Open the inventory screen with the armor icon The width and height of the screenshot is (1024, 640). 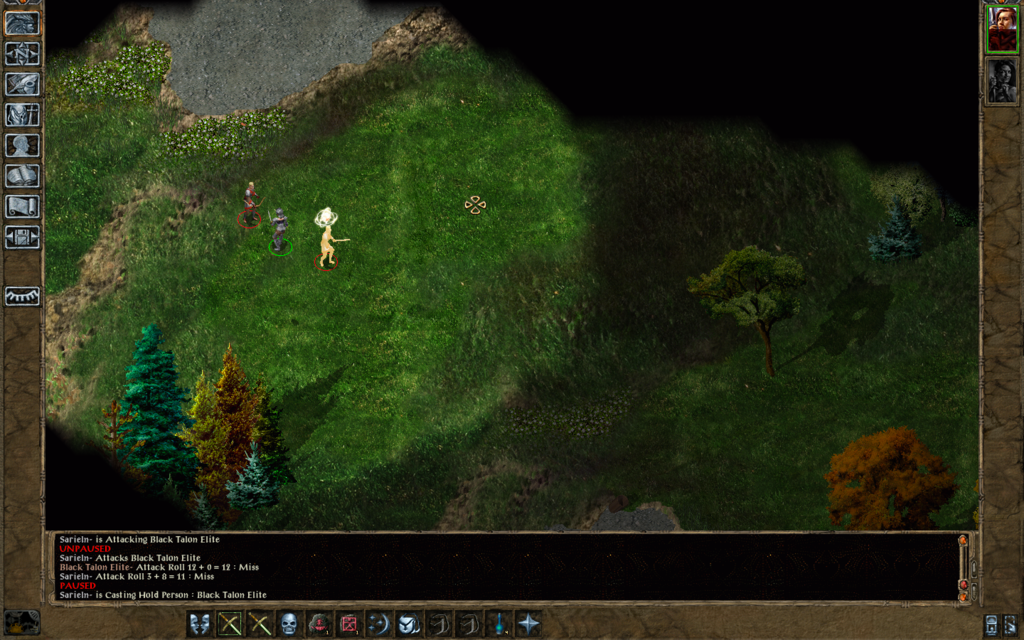[x=22, y=114]
